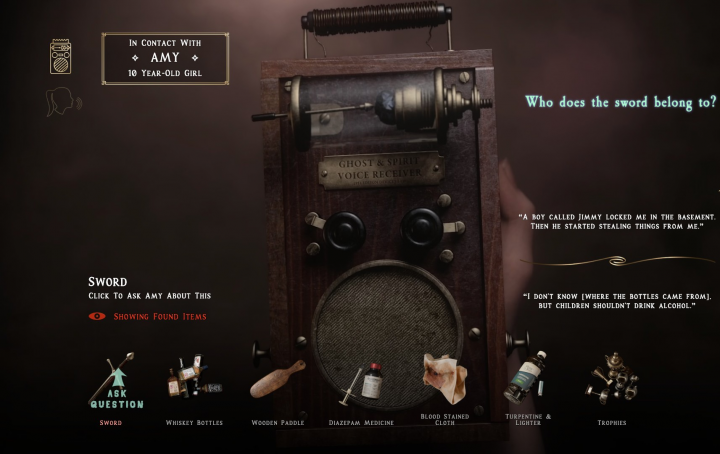The image size is (720, 454).
Task: Pick the Diazepam Medicine item
Action: point(360,384)
